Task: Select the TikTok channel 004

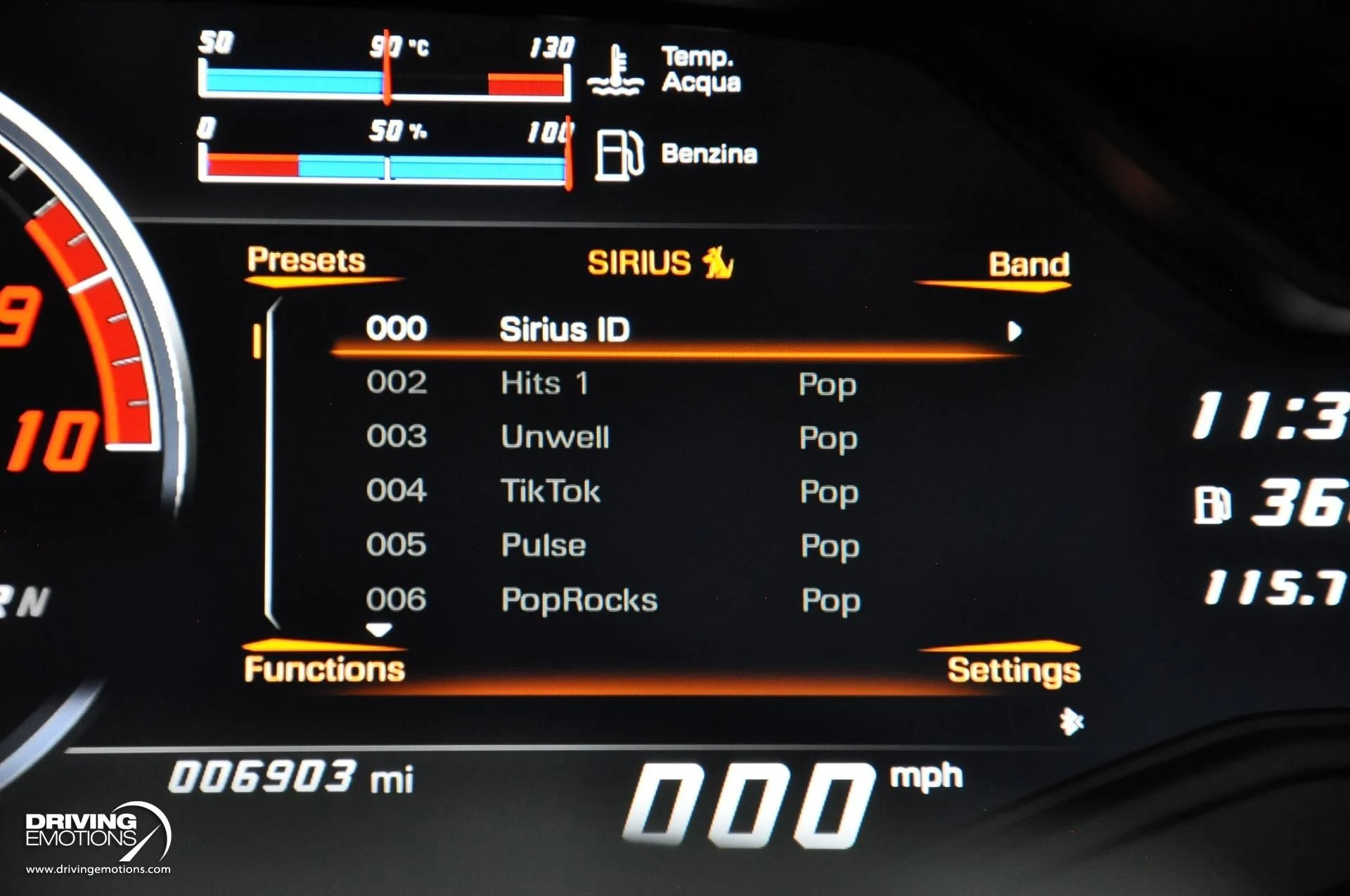Action: point(551,491)
